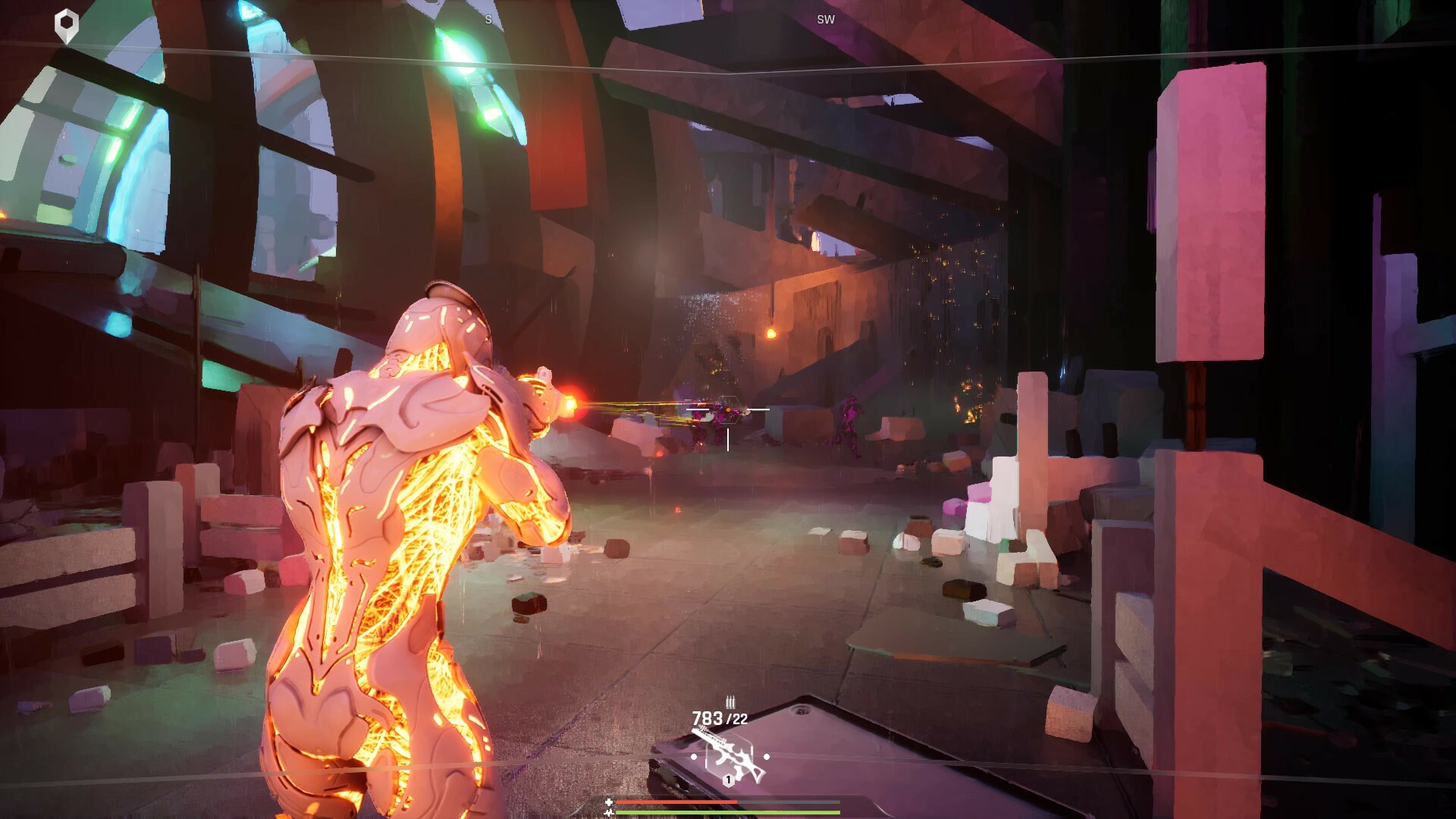This screenshot has height=819, width=1456.
Task: Click the left white dot beside the weapon
Action: tap(694, 757)
